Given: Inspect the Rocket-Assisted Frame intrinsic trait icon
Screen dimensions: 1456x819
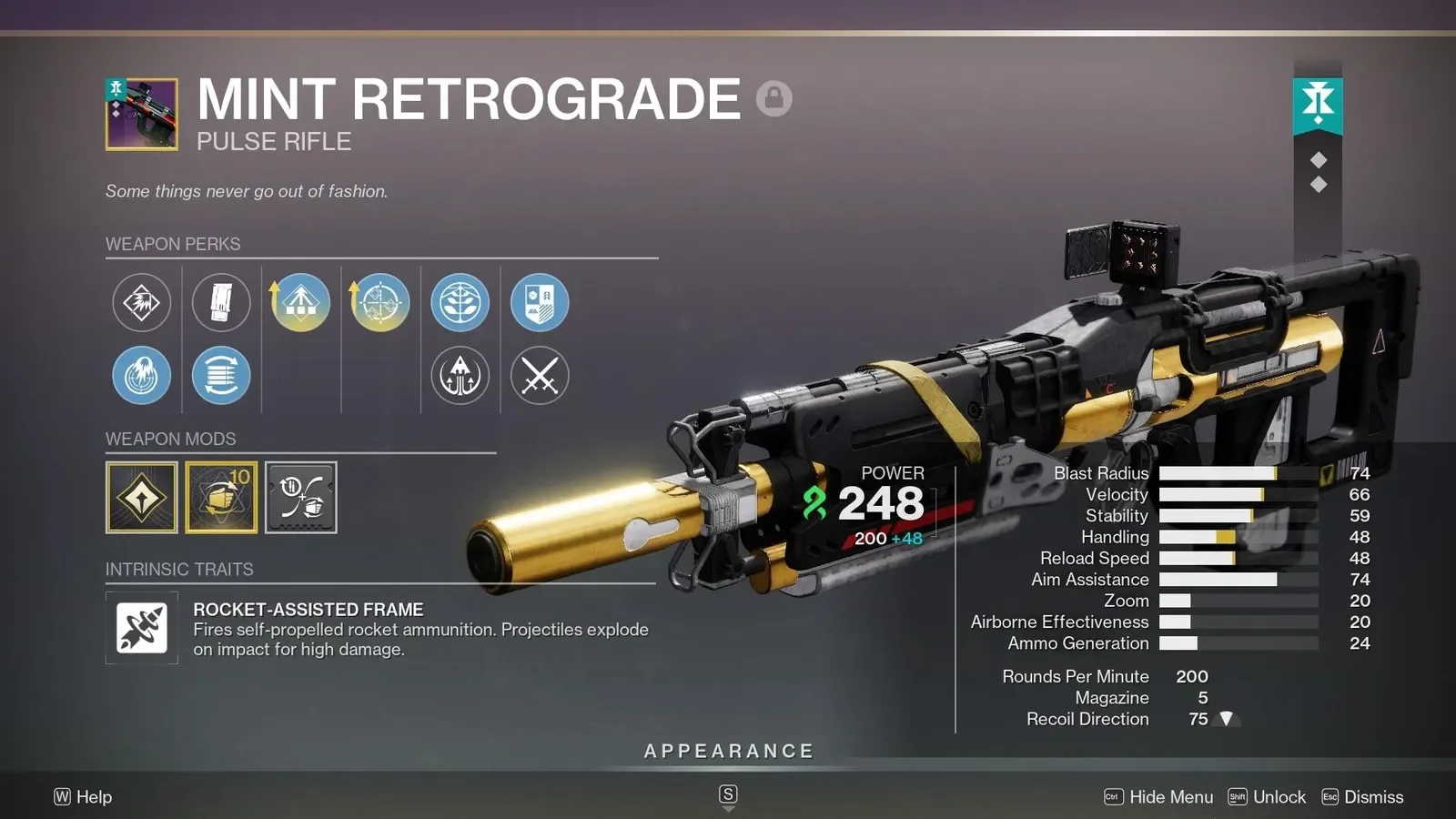Looking at the screenshot, I should (142, 628).
